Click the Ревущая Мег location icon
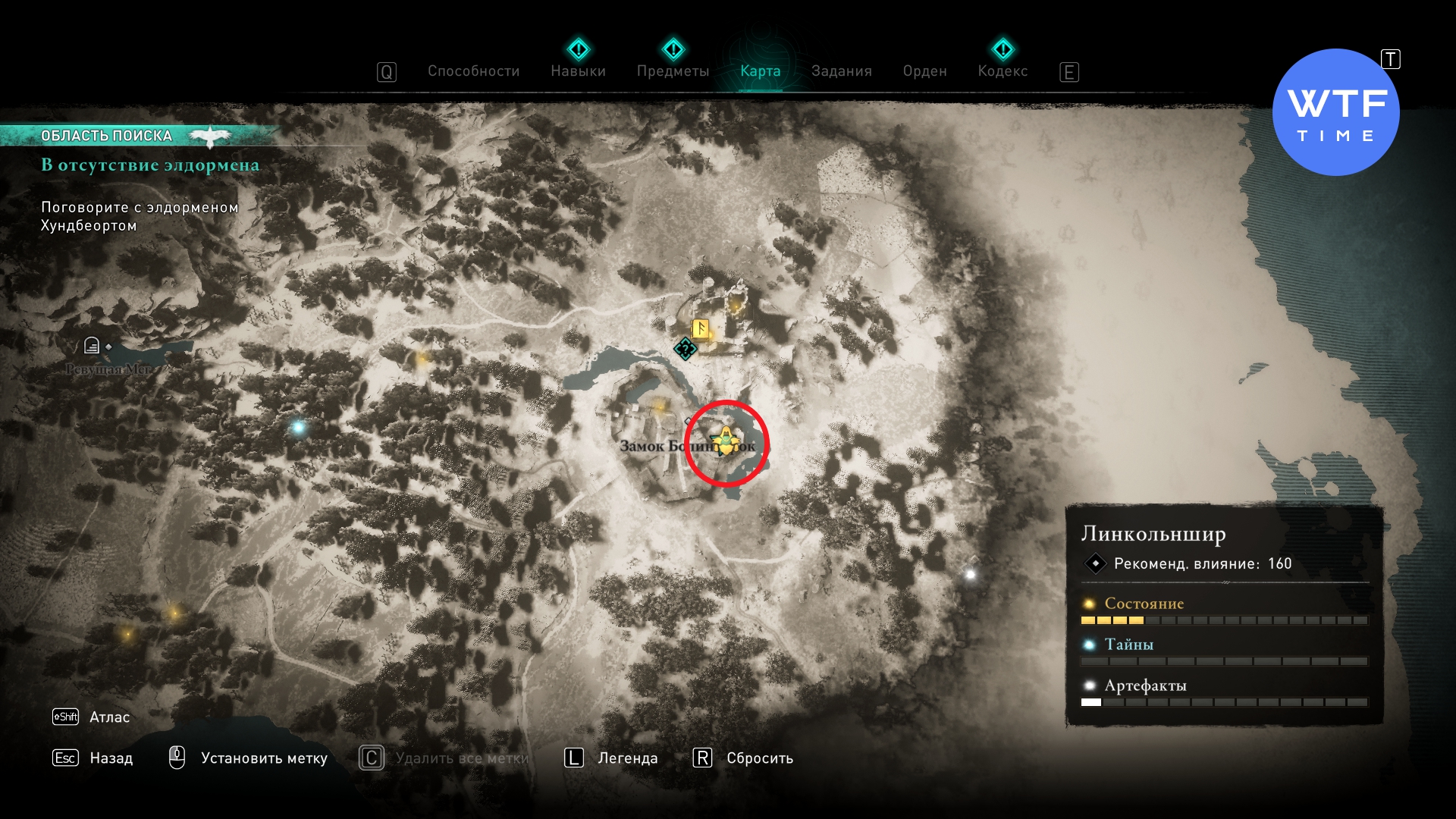The image size is (1456, 819). 92,347
